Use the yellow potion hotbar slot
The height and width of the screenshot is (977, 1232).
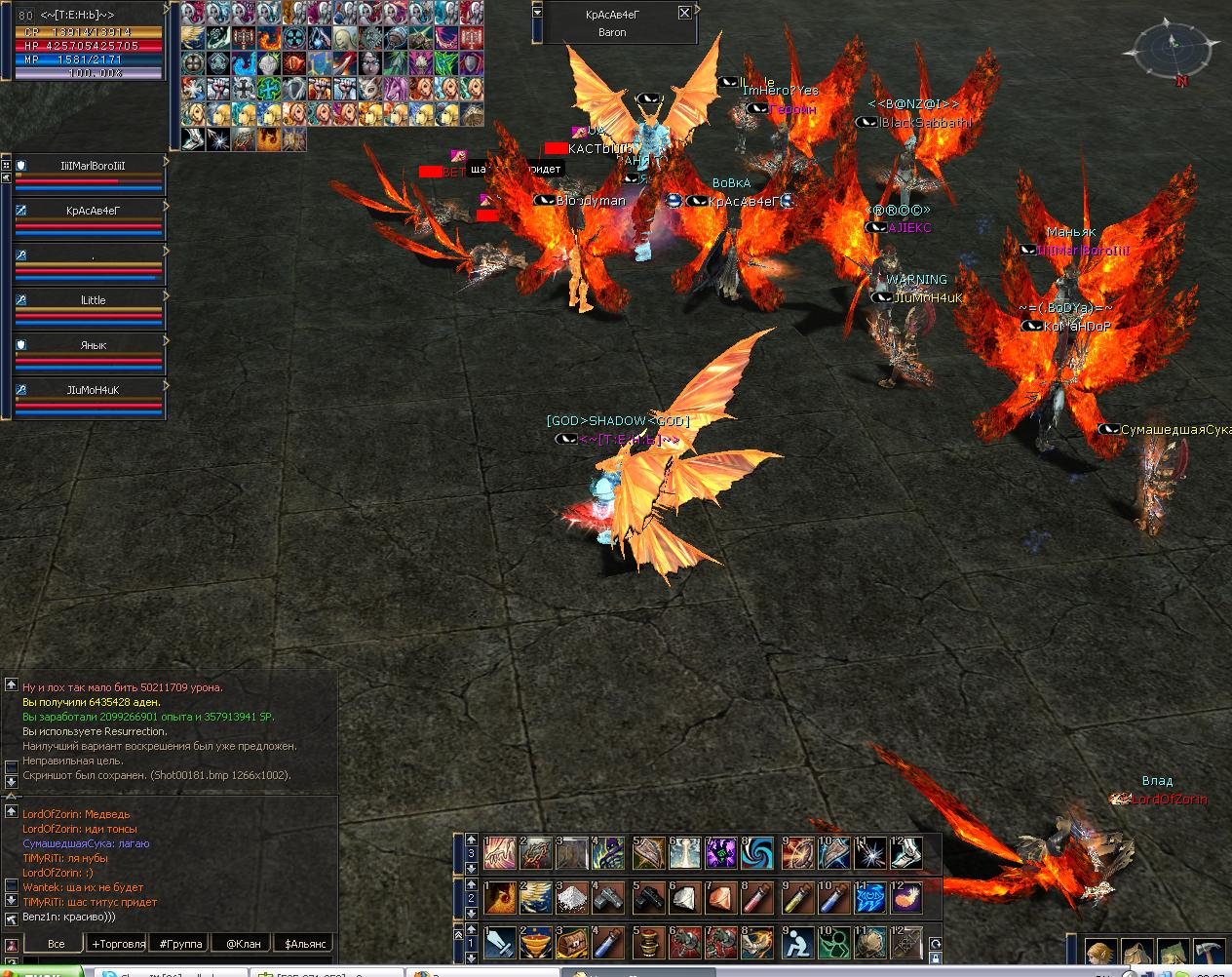(x=796, y=897)
